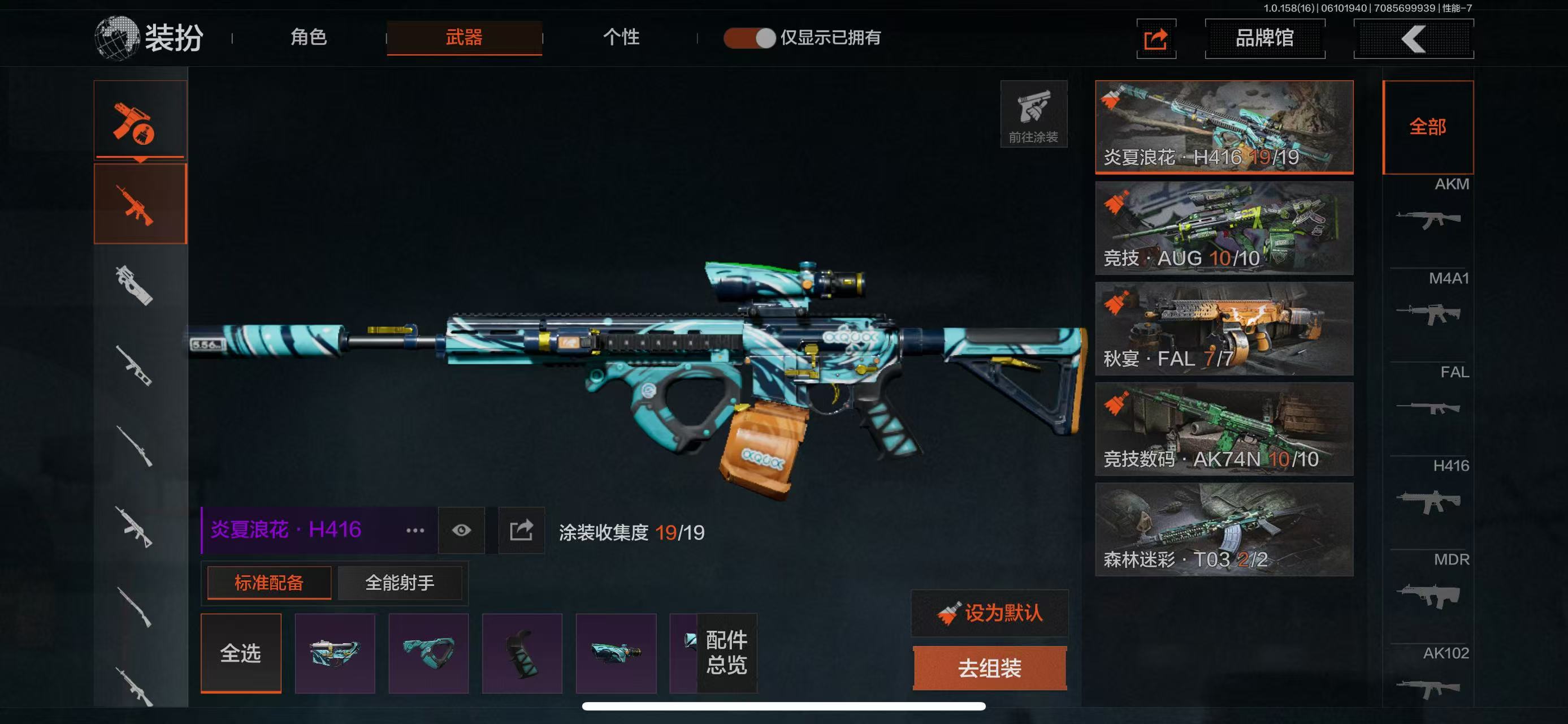Pick the 森林迷彩·T03 skin
Viewport: 1568px width, 724px height.
(1223, 529)
